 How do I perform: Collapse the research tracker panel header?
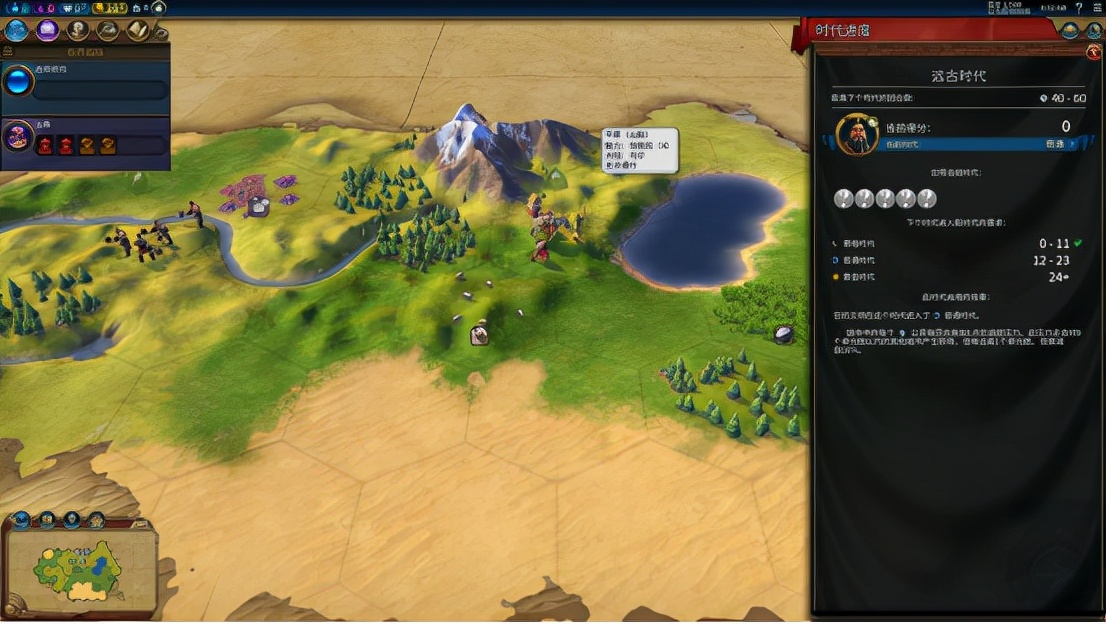84,51
